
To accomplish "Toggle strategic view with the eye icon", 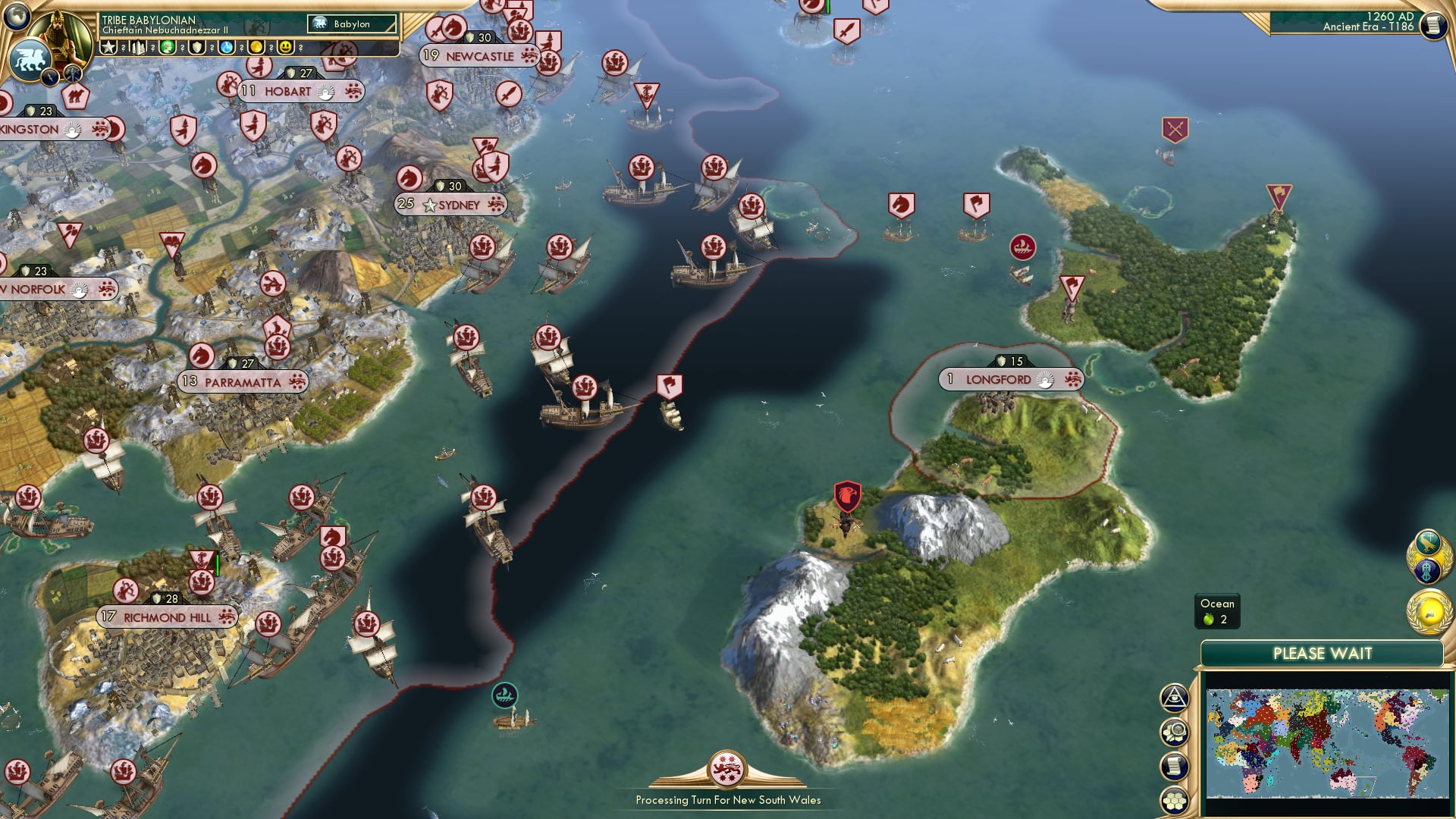I will click(1172, 697).
